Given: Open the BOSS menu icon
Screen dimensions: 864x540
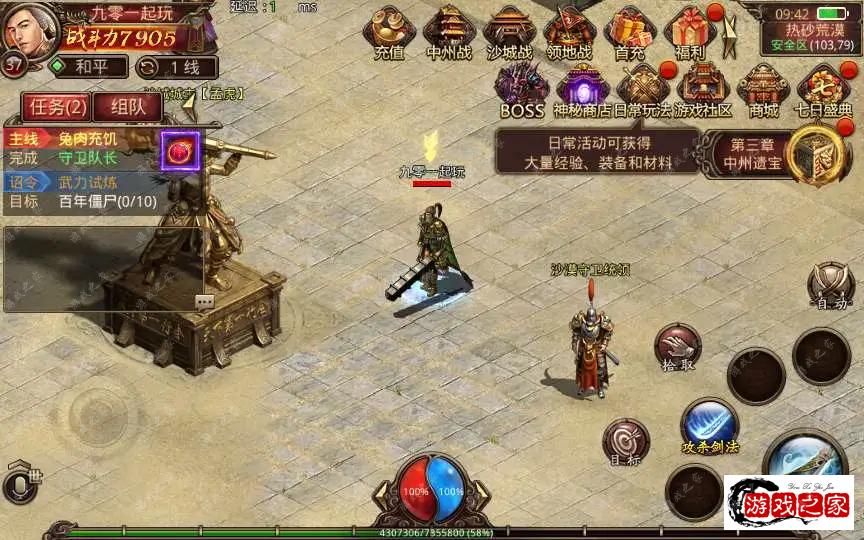Looking at the screenshot, I should [x=521, y=90].
